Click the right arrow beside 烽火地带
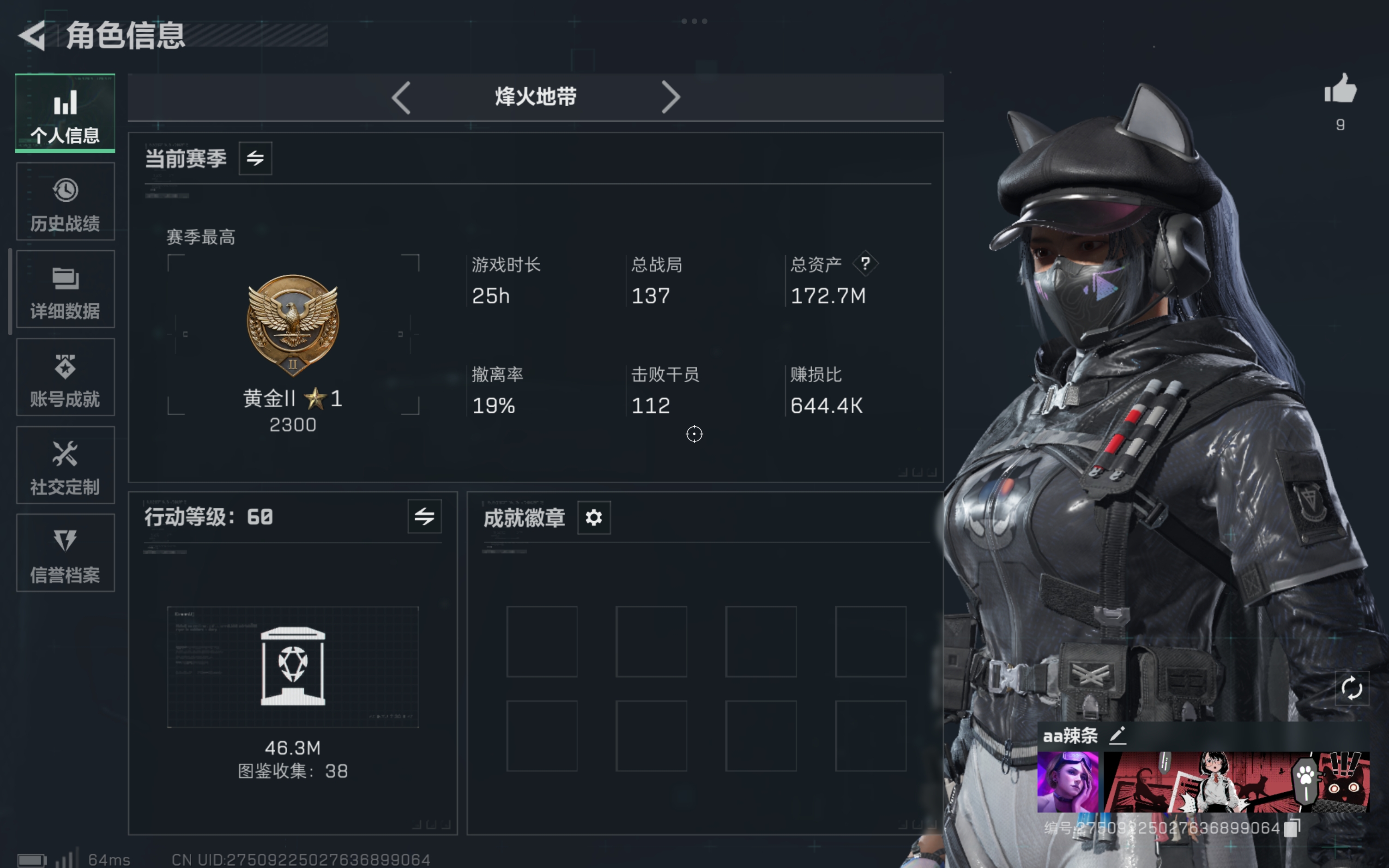This screenshot has height=868, width=1389. pos(671,97)
